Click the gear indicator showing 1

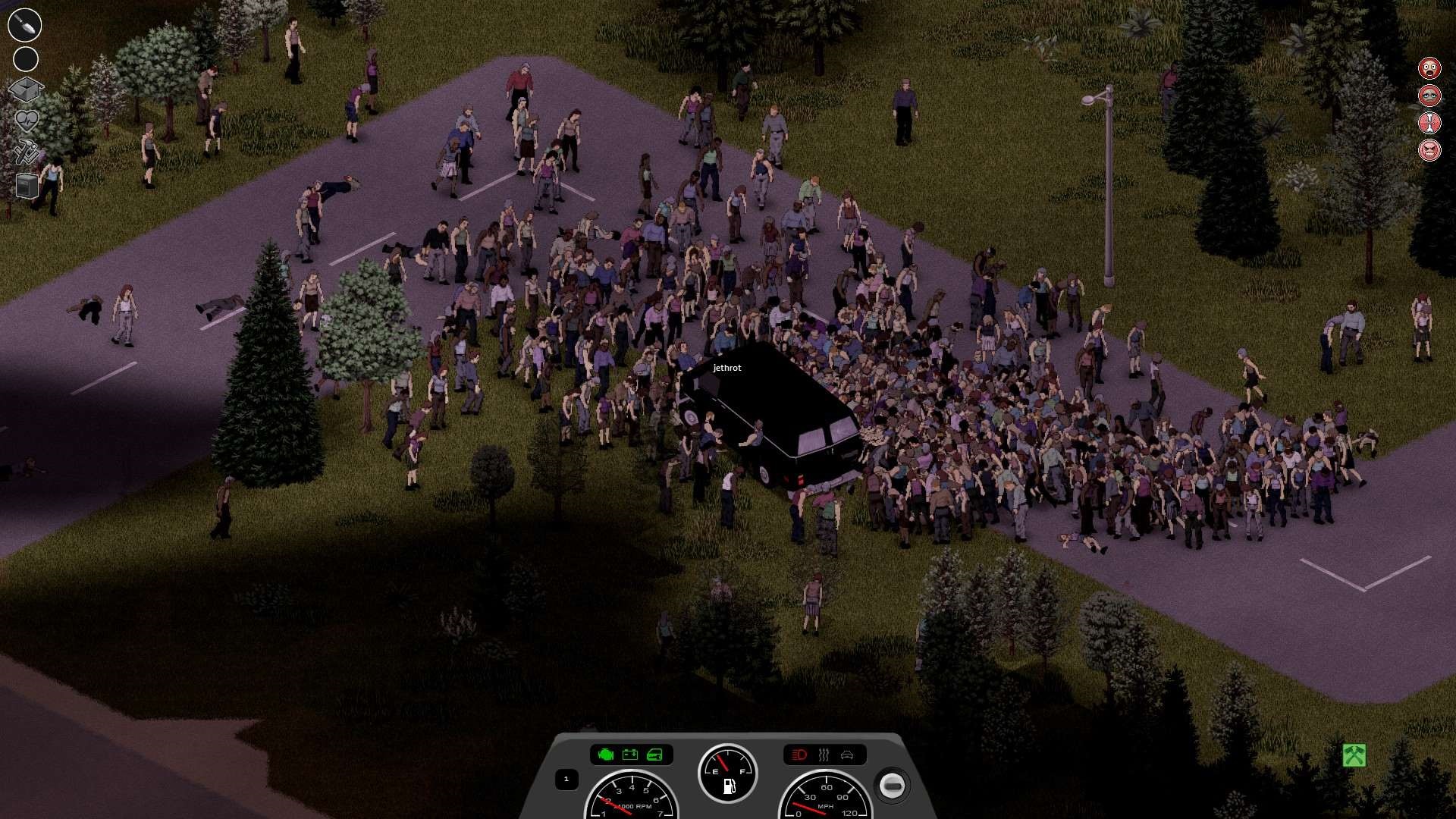pyautogui.click(x=567, y=779)
